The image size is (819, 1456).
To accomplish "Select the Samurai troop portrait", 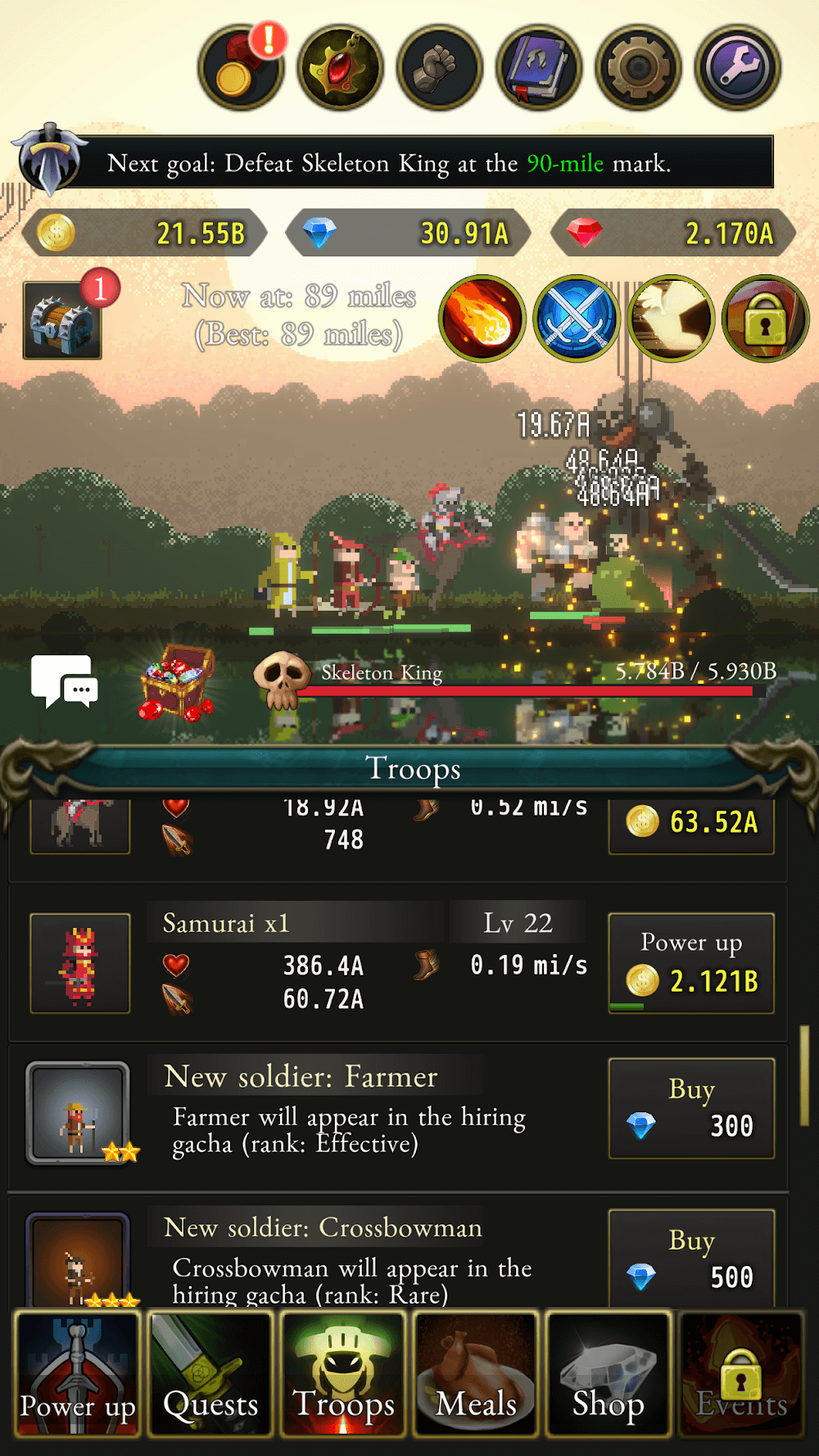I will tap(80, 963).
